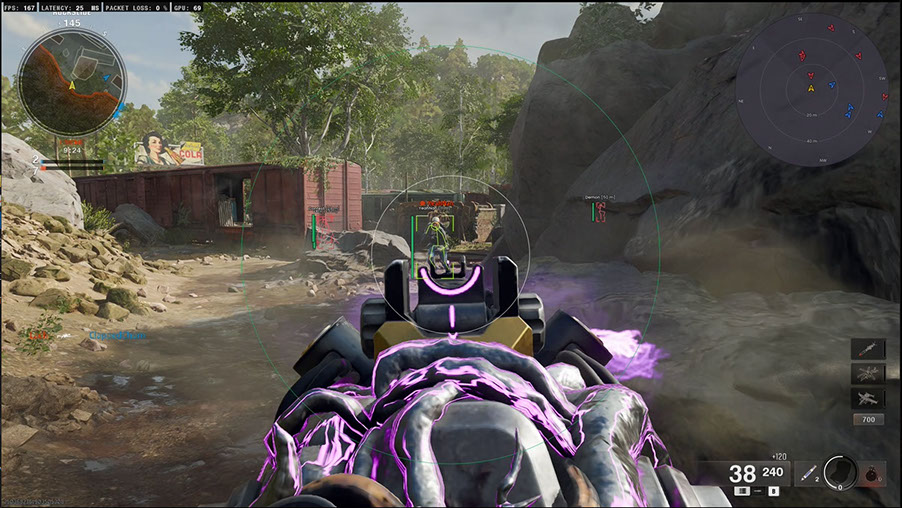
Task: Select the helicopter scorestreak slot
Action: point(867,374)
